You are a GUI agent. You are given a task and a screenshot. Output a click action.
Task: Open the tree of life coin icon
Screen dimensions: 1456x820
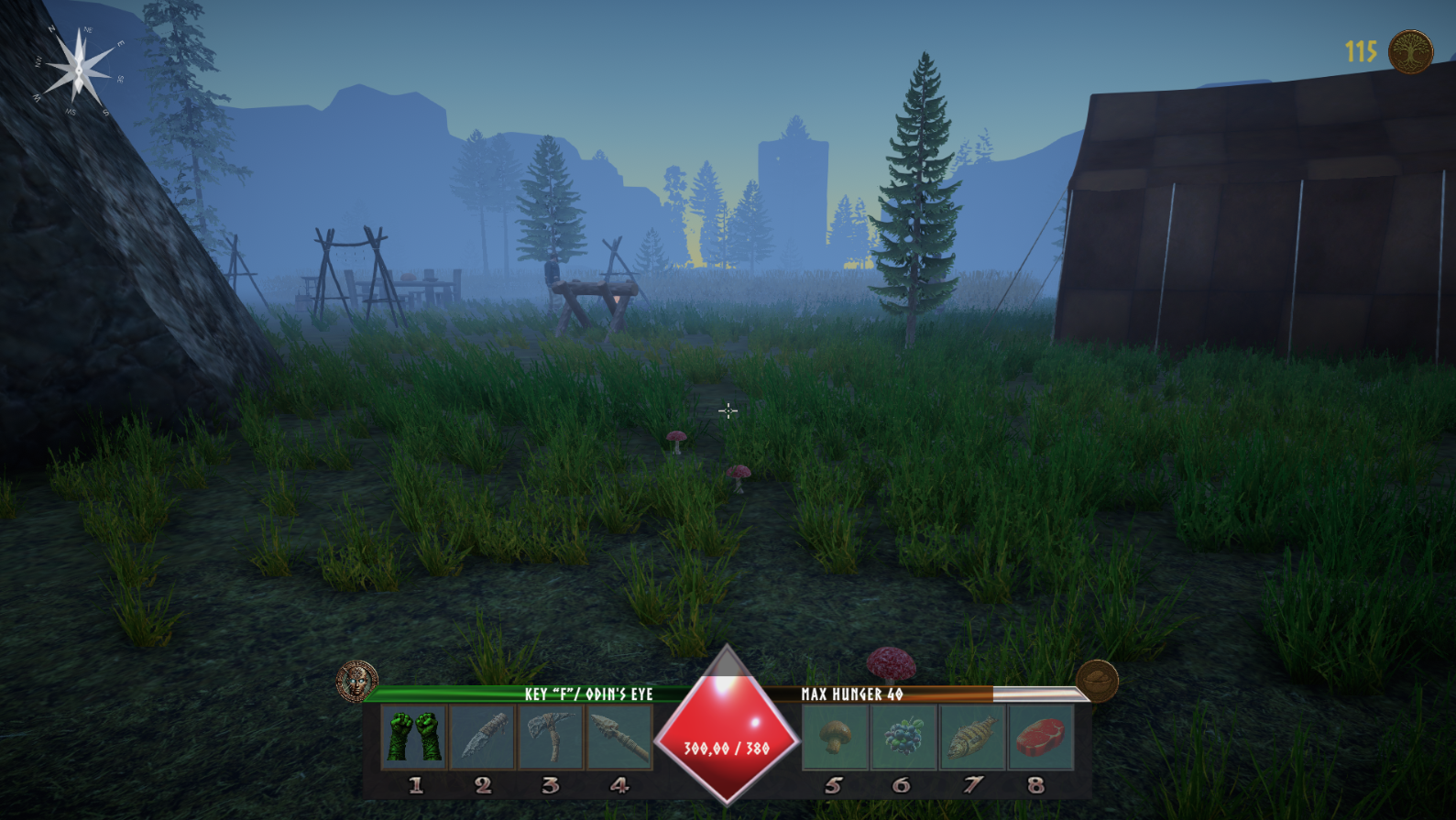[x=1410, y=51]
